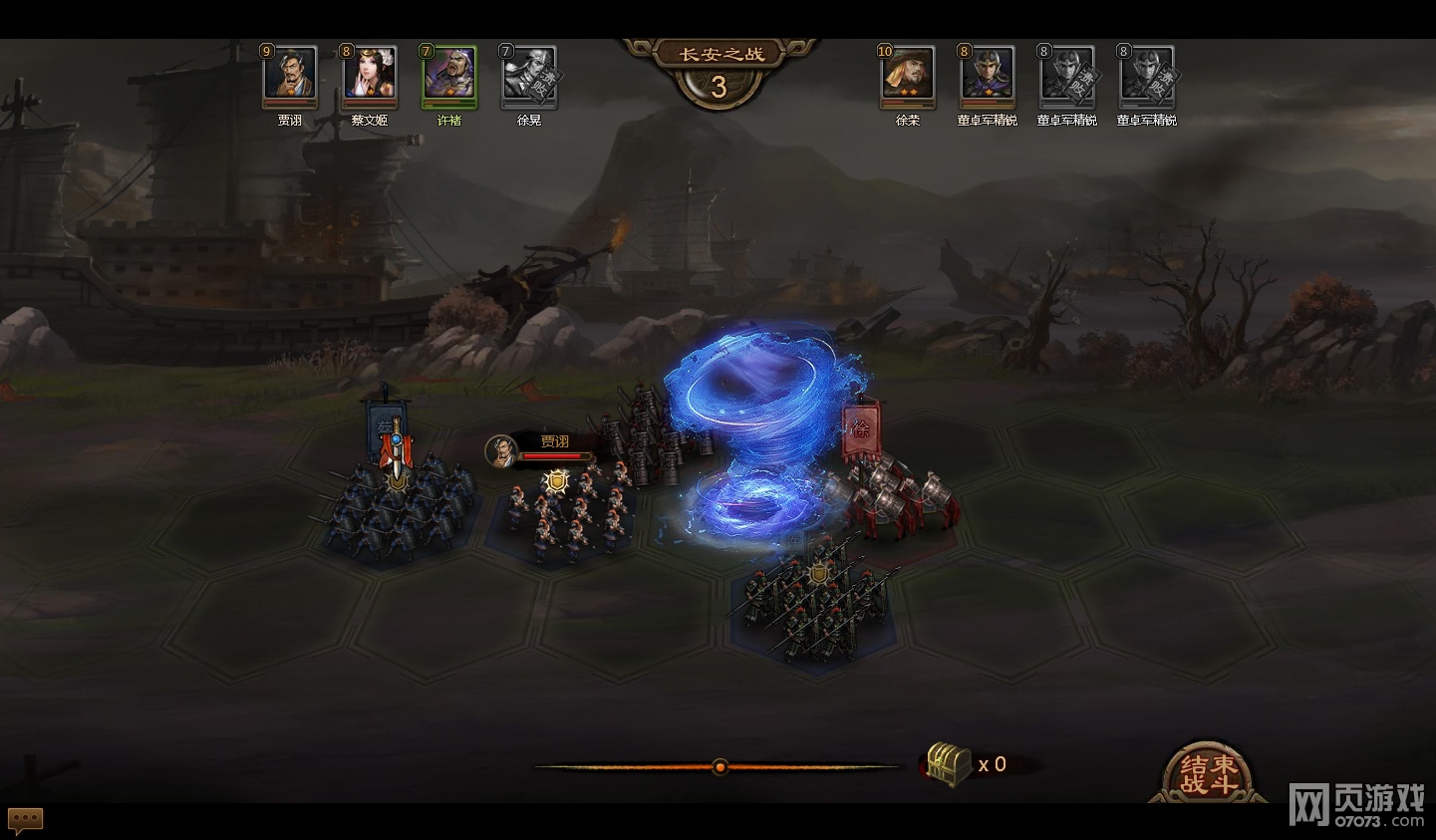Select enemy general 徐荣 portrait

click(908, 75)
